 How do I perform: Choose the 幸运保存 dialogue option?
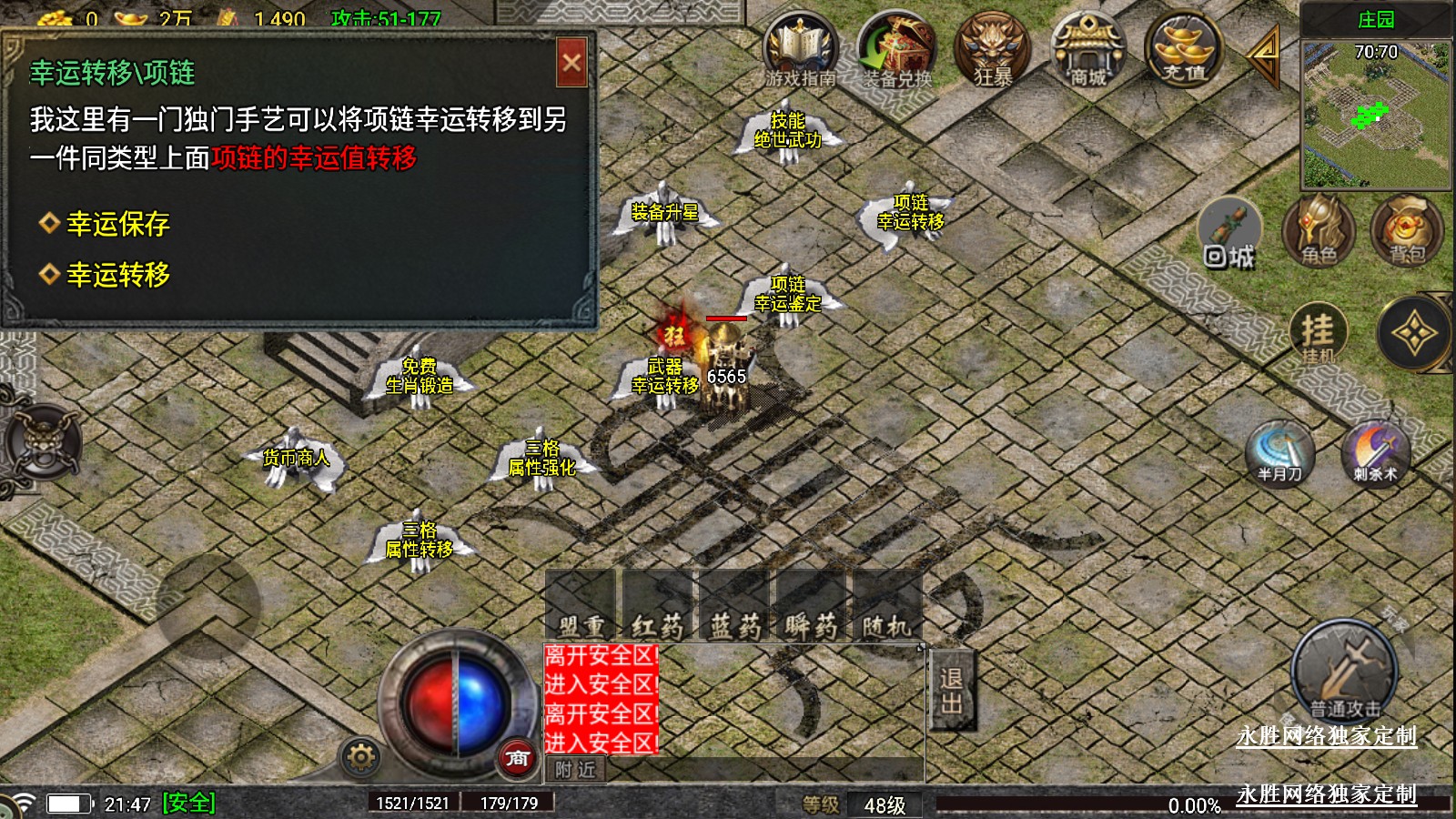tap(116, 224)
